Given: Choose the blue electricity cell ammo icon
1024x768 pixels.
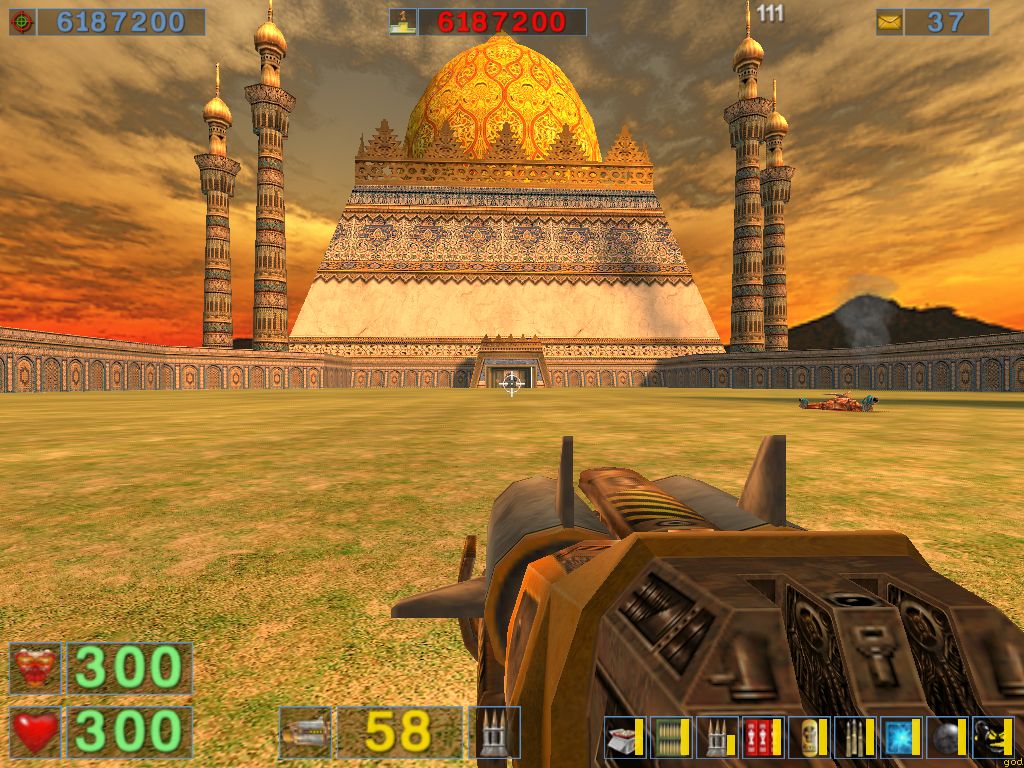Looking at the screenshot, I should [899, 738].
